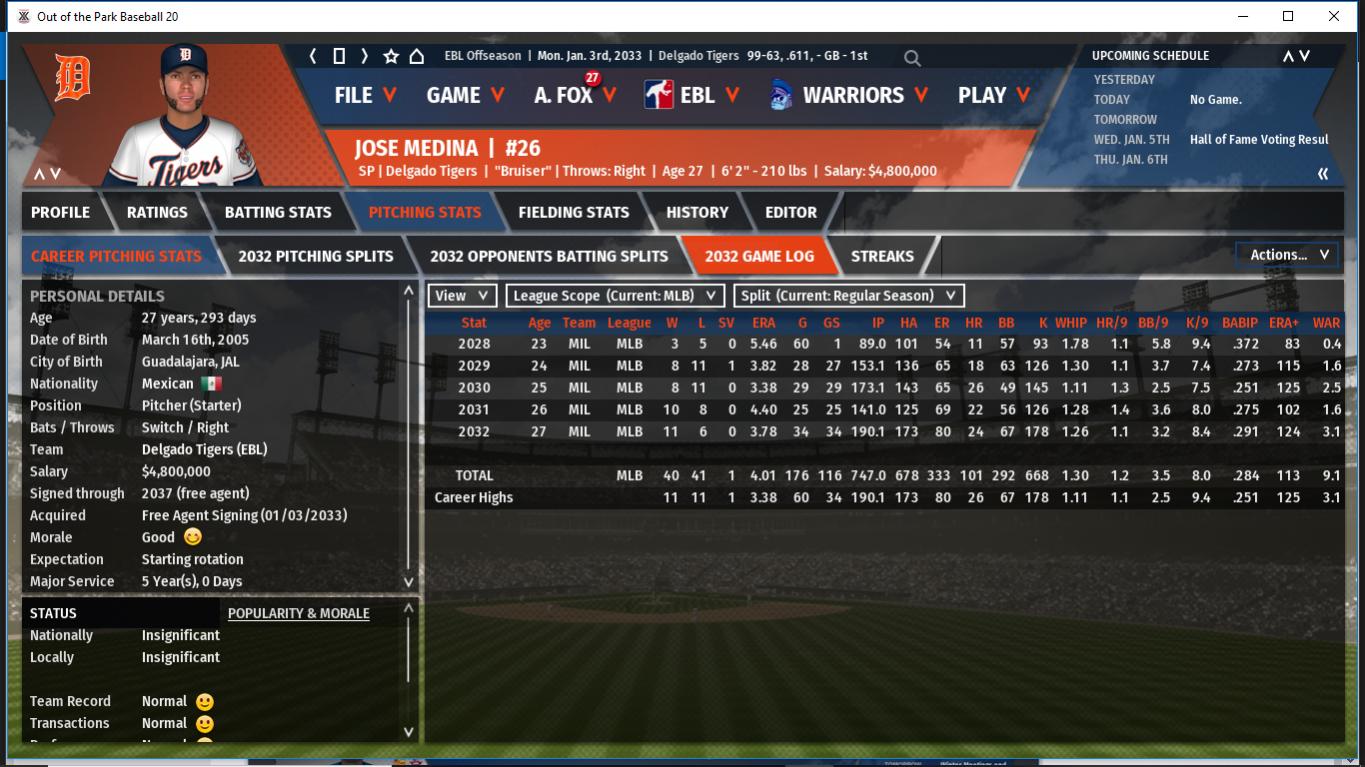The height and width of the screenshot is (767, 1365).
Task: Open the 2032 GAME LOG subtab
Action: (759, 256)
